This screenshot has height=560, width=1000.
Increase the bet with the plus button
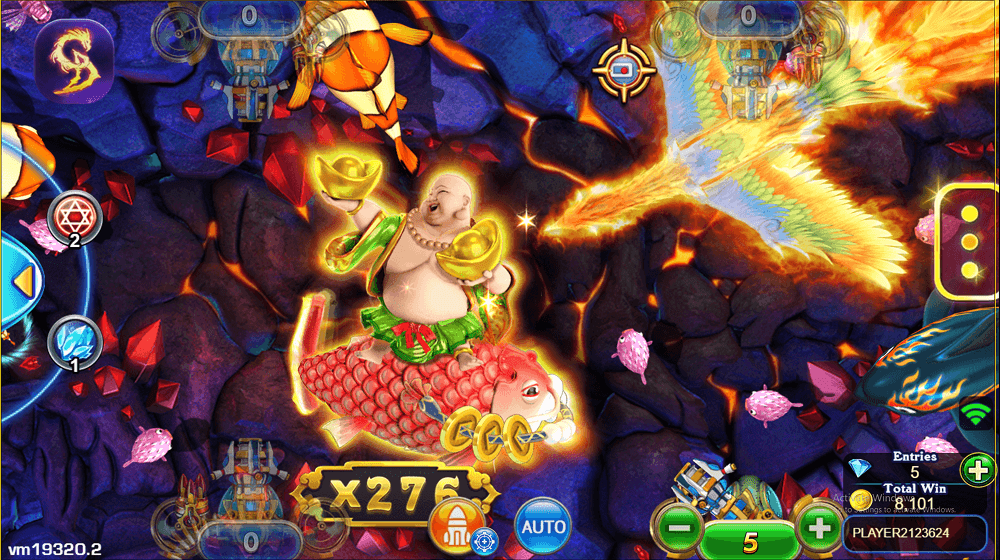(819, 527)
